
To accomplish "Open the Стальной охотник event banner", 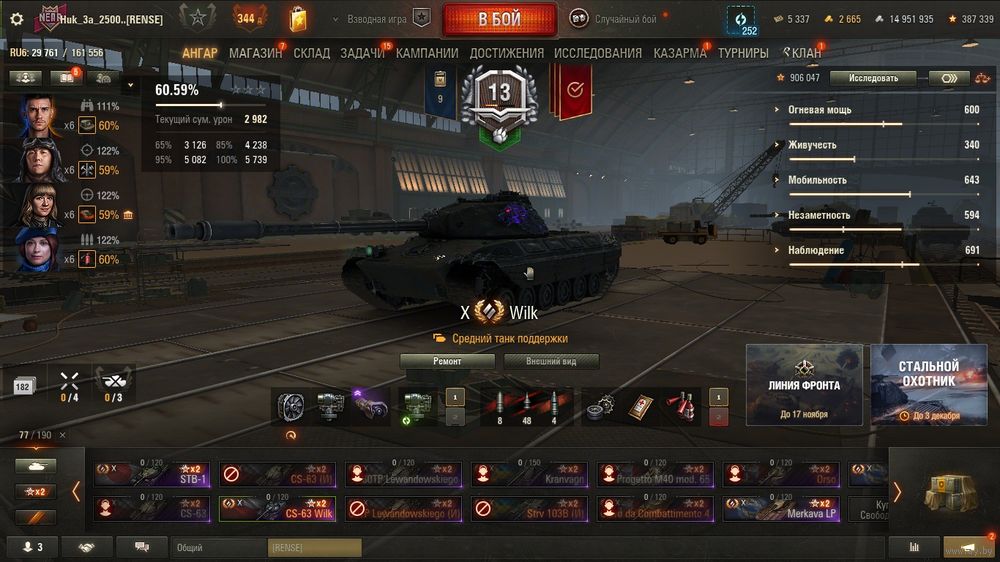I will (x=928, y=385).
